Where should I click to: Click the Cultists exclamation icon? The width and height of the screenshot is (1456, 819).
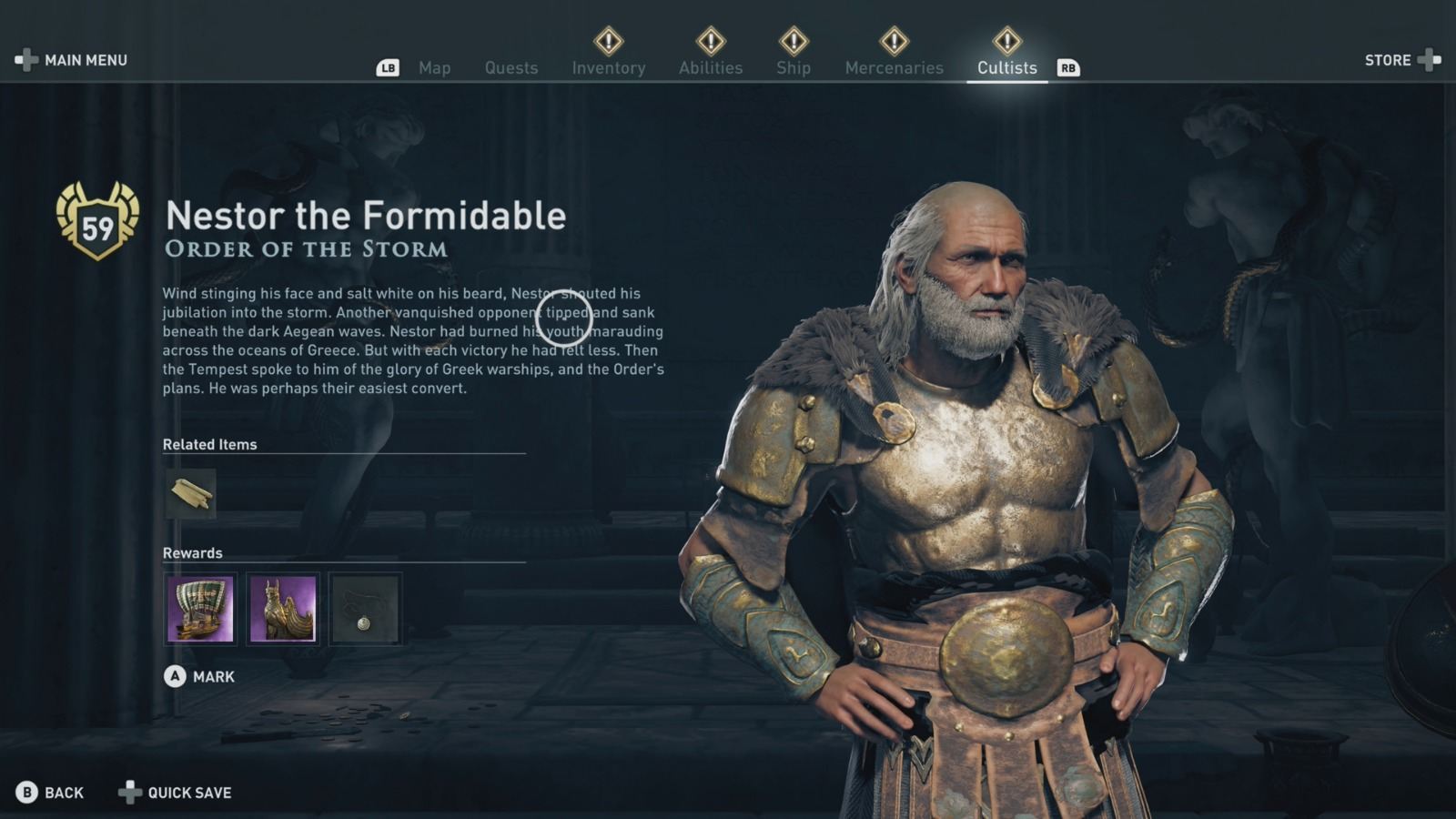tap(1006, 40)
